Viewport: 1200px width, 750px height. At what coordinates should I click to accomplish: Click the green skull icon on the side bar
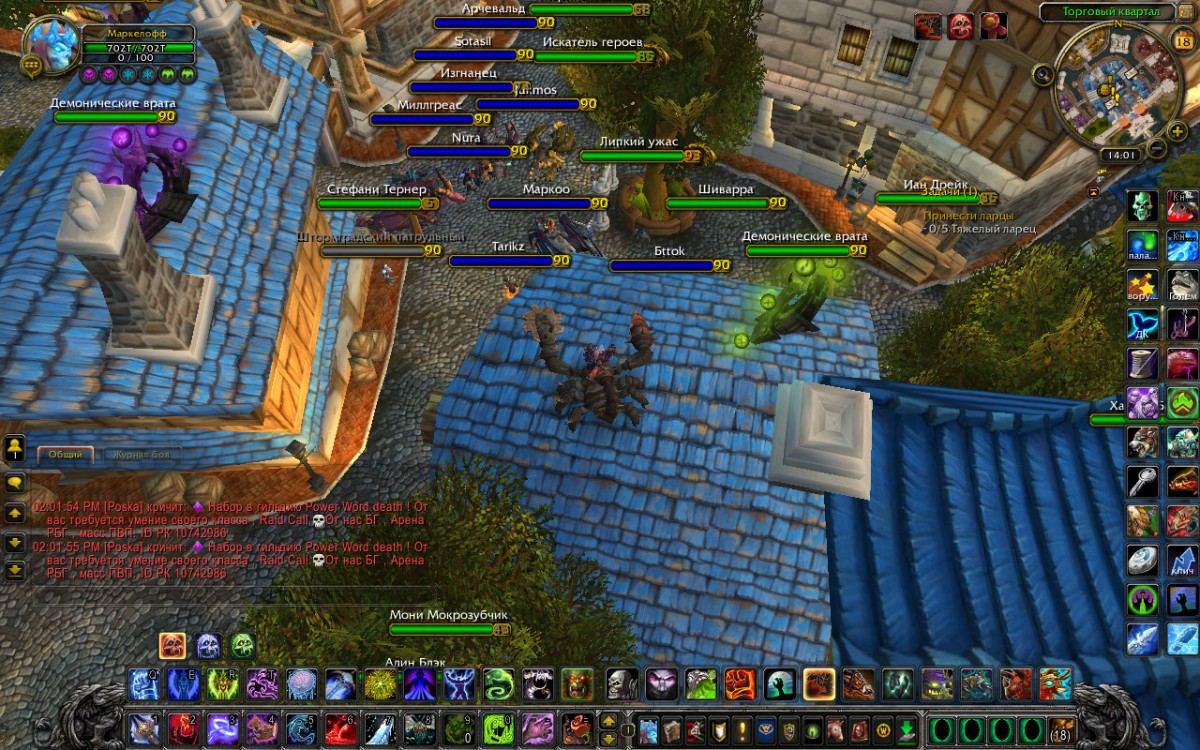[1142, 207]
